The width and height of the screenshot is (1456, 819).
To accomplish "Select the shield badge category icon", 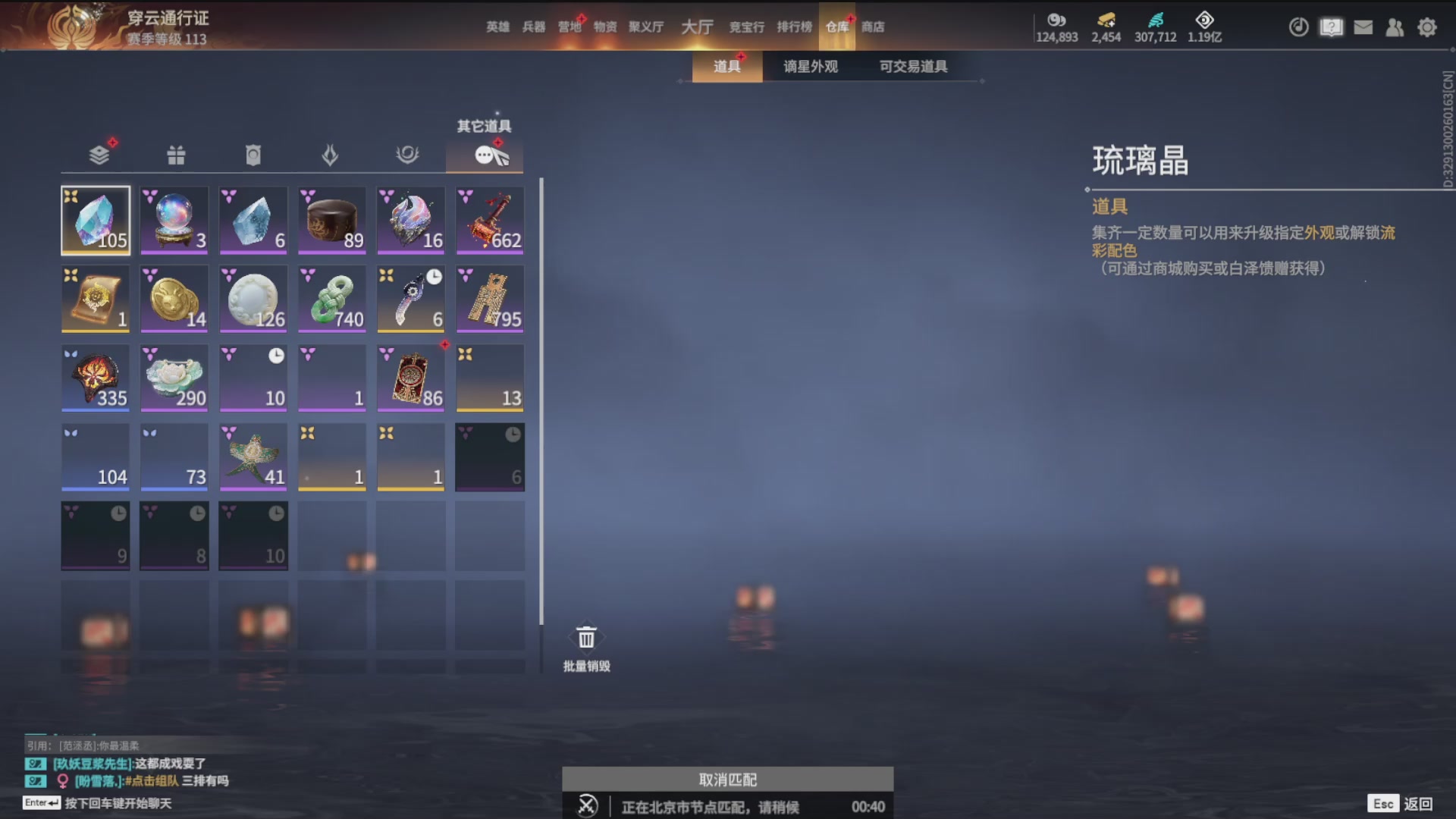I will pyautogui.click(x=253, y=154).
